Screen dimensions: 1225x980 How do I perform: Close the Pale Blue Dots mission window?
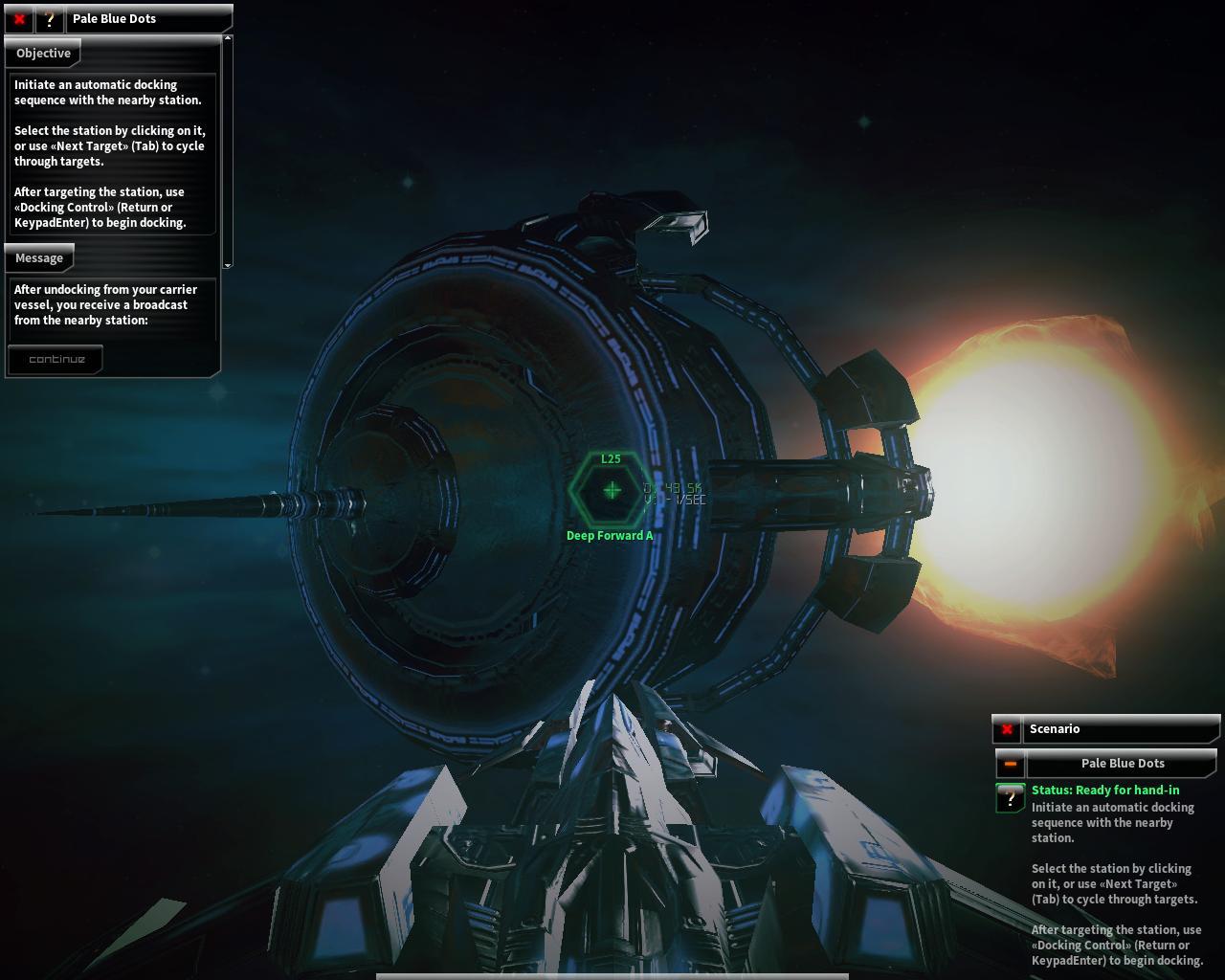point(19,19)
